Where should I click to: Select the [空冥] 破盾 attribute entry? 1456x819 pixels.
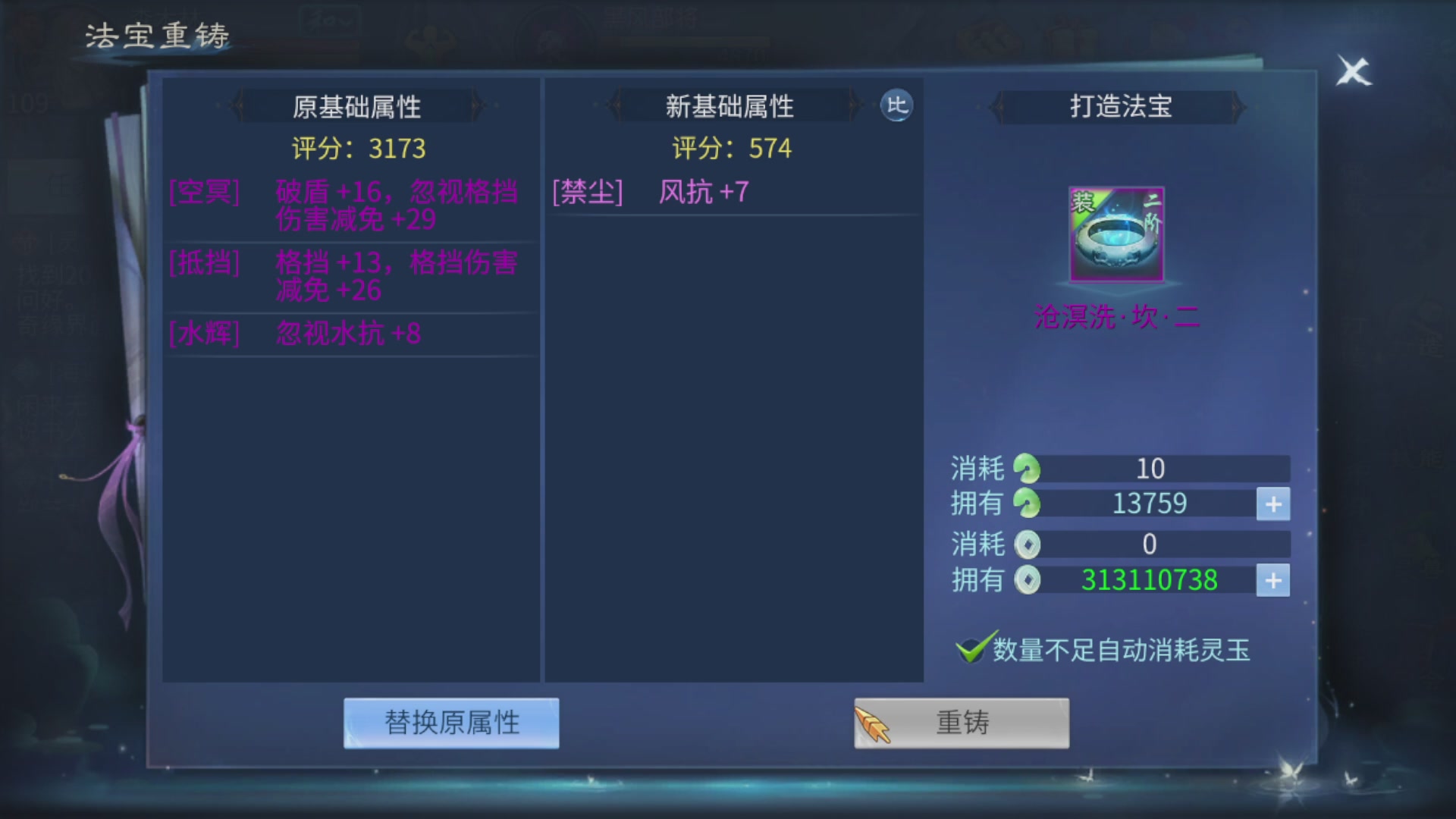[341, 205]
